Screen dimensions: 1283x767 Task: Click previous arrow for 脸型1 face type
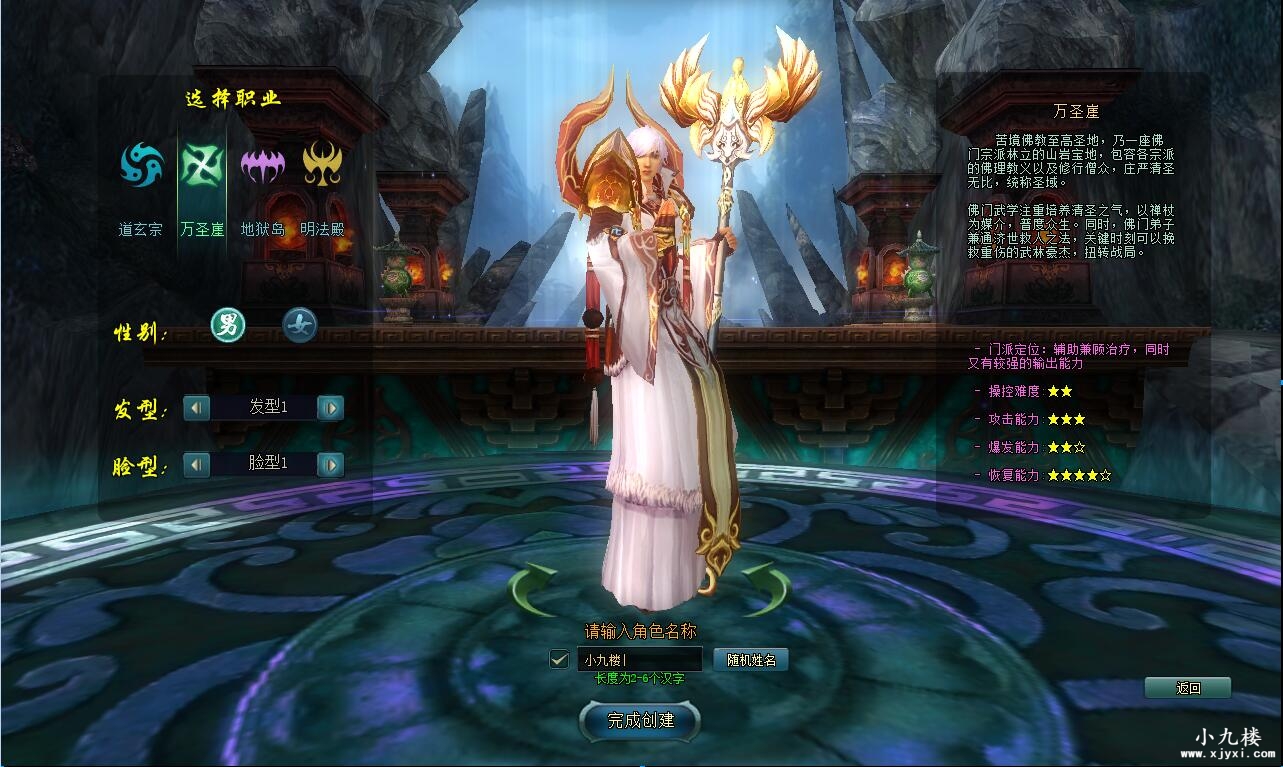[x=196, y=464]
